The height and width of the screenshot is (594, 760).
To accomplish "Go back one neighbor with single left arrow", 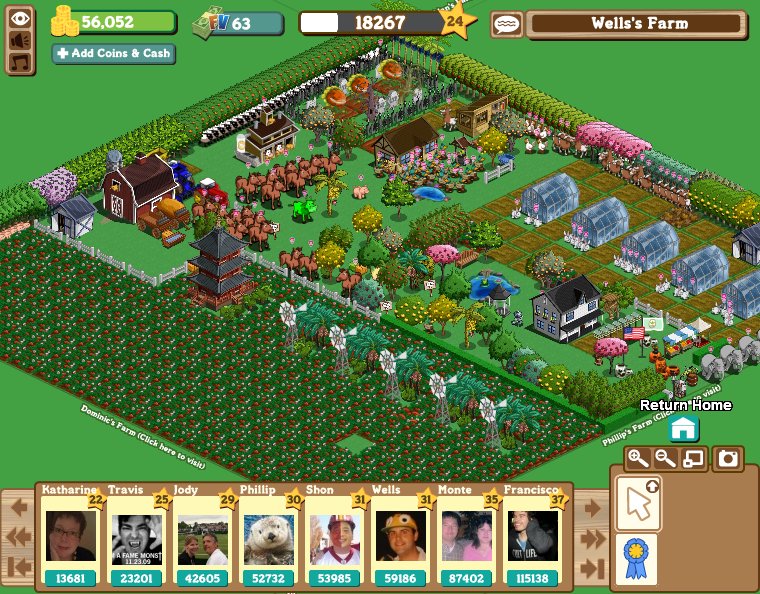I will 19,507.
